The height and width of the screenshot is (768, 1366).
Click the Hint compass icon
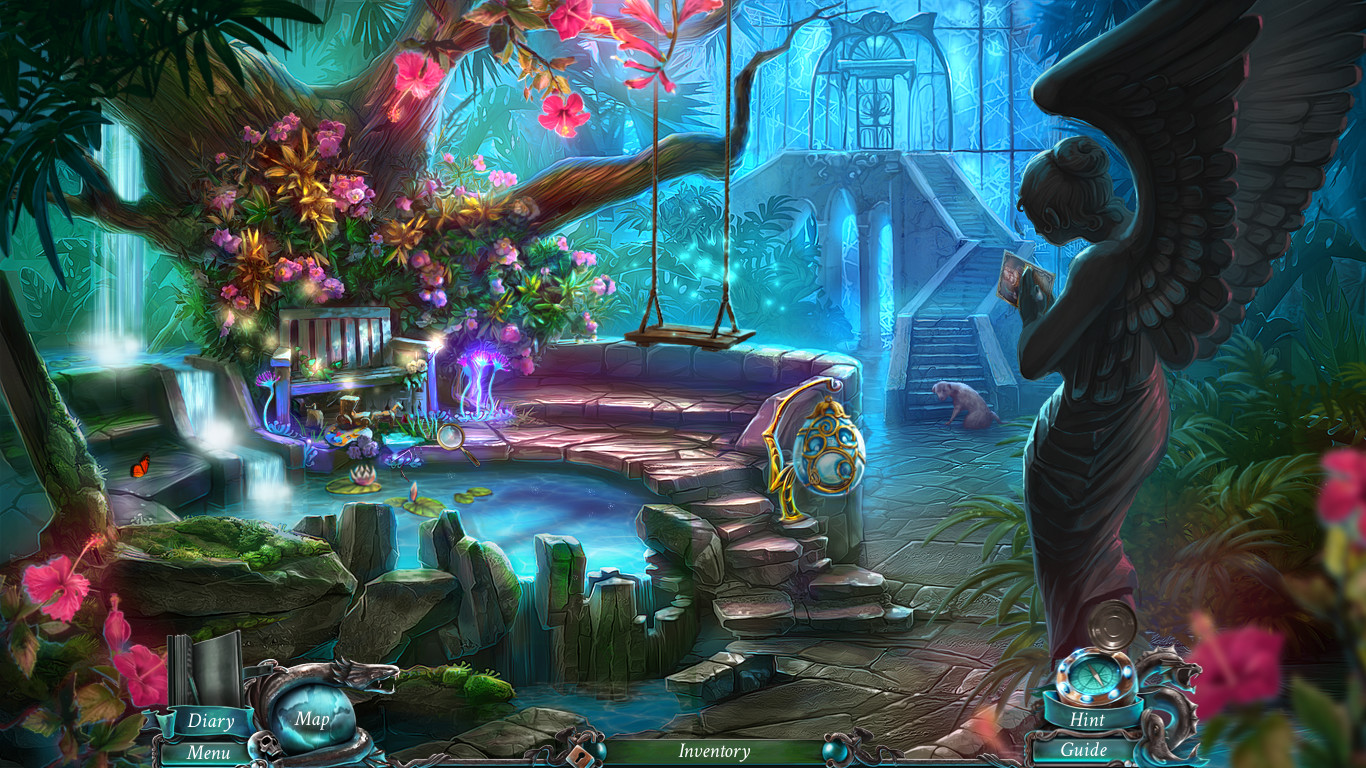point(1095,676)
